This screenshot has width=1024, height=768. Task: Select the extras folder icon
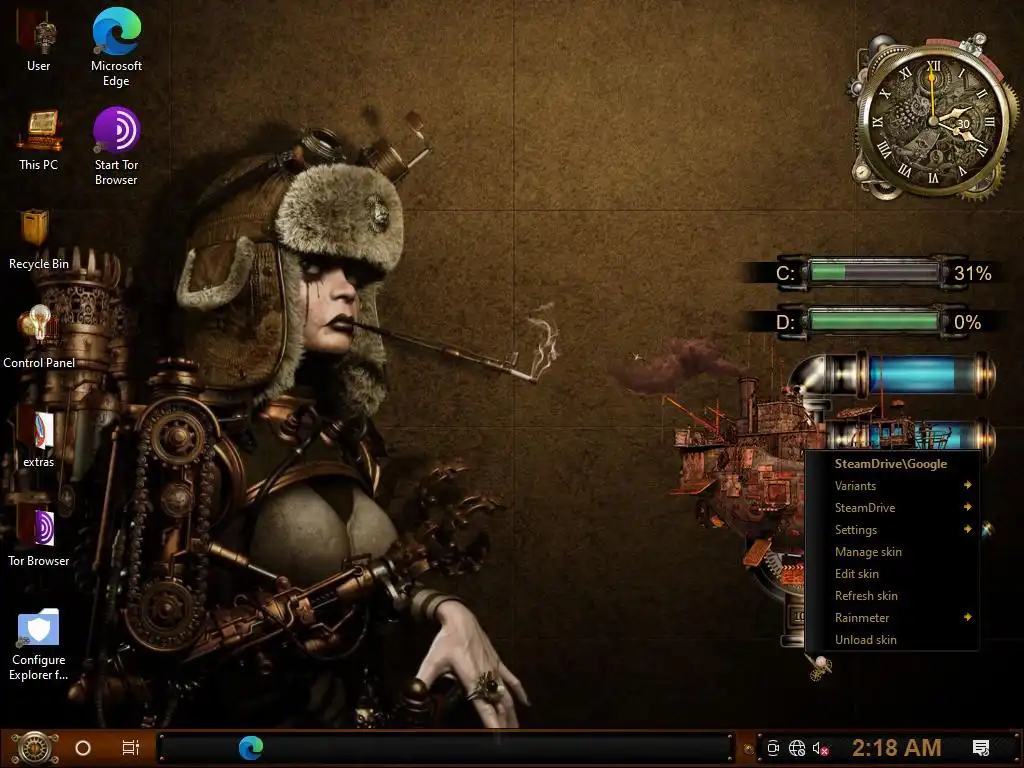coord(38,428)
